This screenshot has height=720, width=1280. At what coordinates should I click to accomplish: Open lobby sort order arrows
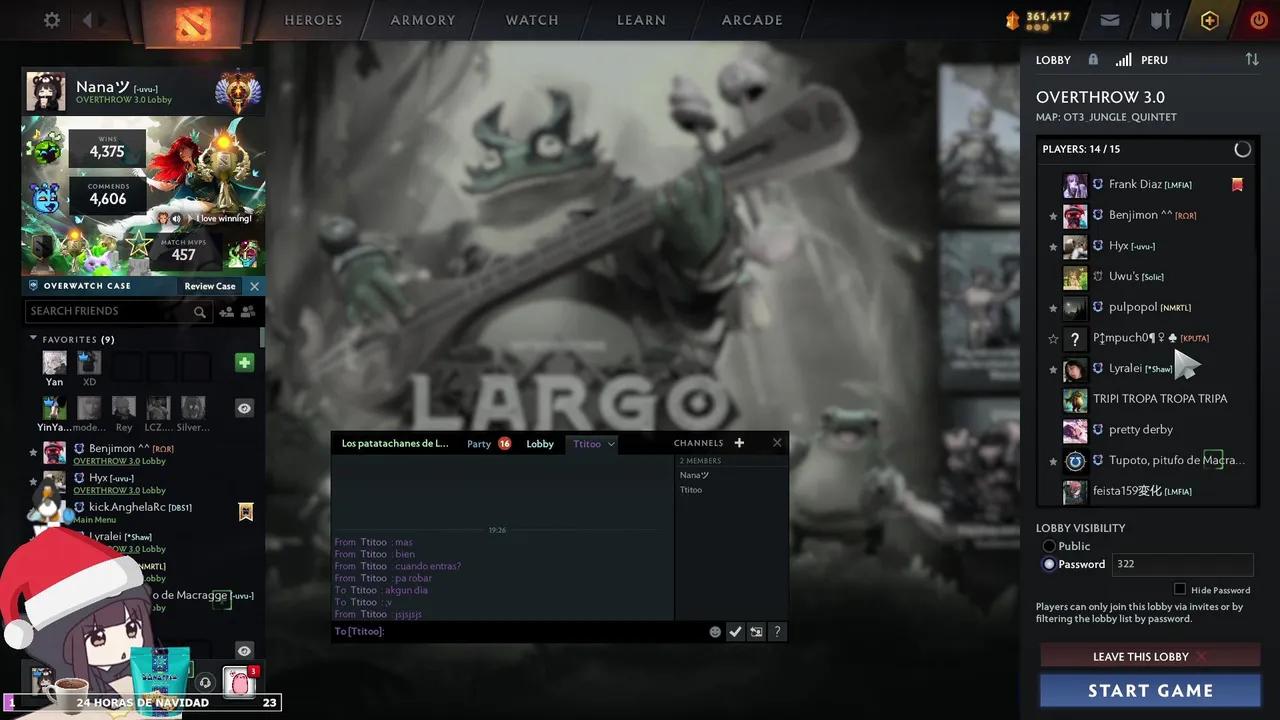coord(1252,60)
